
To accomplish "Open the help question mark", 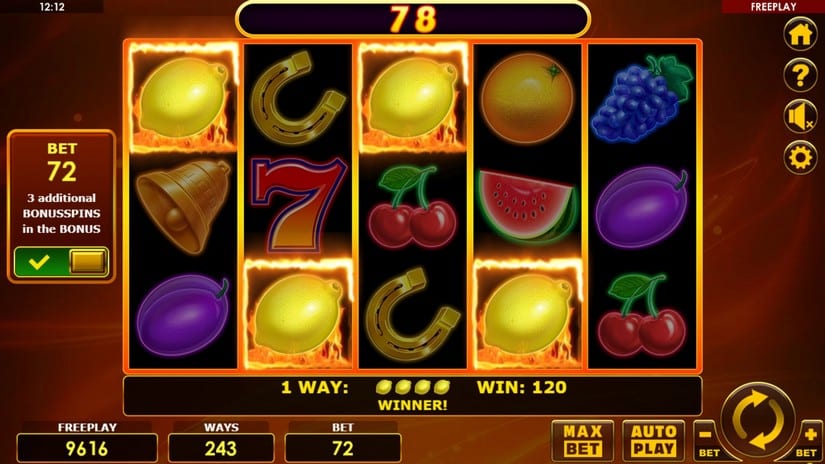I will (799, 75).
